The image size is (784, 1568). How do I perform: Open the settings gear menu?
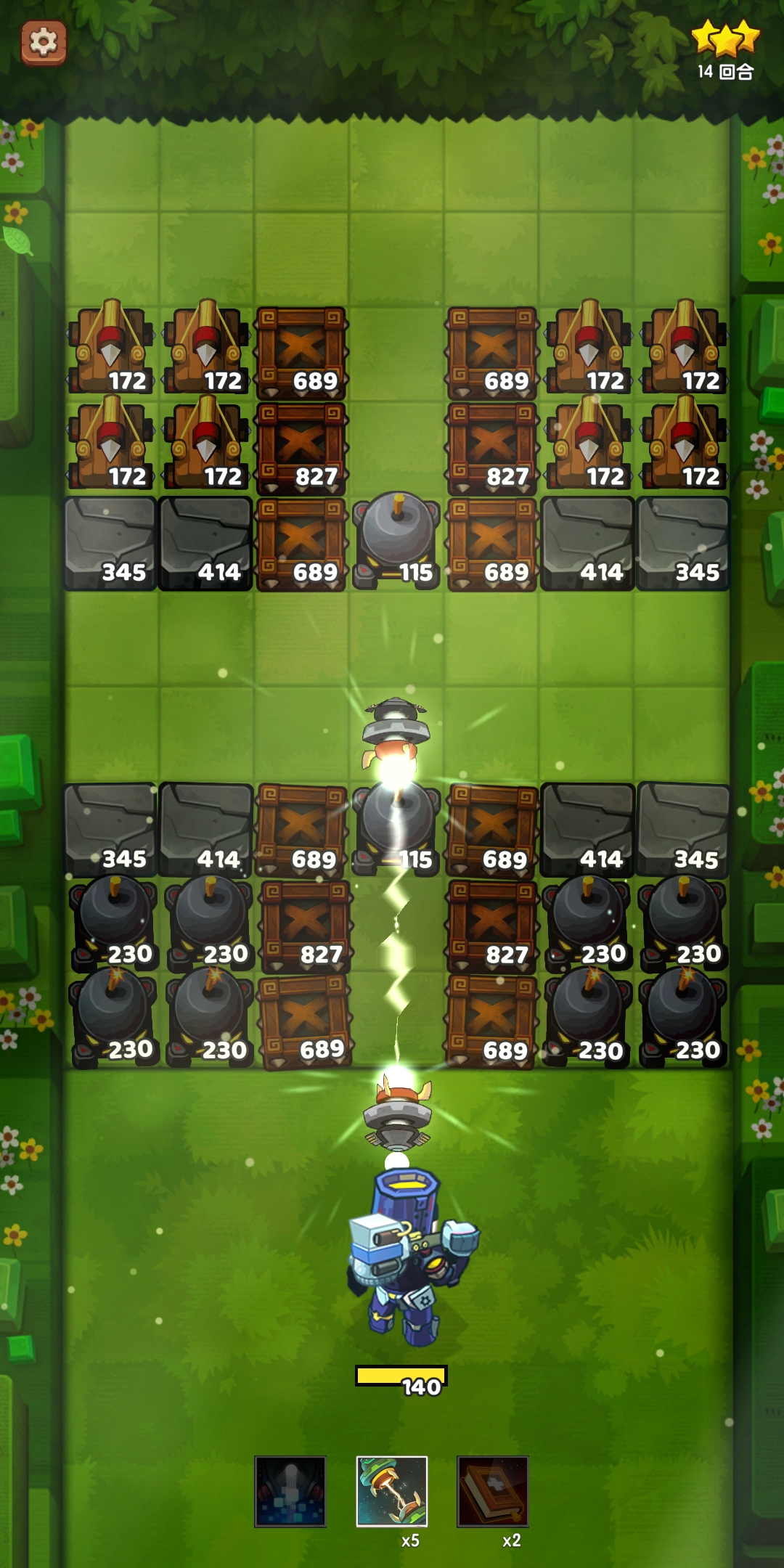[x=44, y=42]
